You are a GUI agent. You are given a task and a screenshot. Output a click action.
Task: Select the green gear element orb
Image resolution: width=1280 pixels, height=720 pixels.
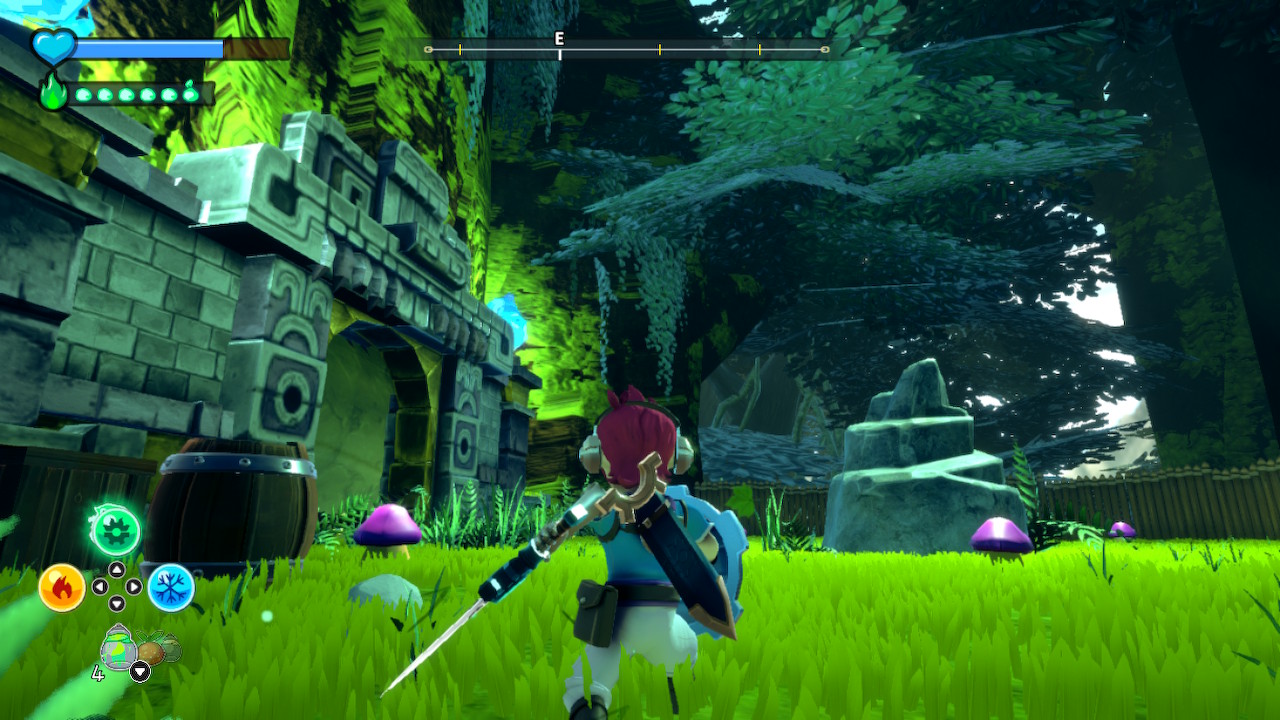point(115,531)
